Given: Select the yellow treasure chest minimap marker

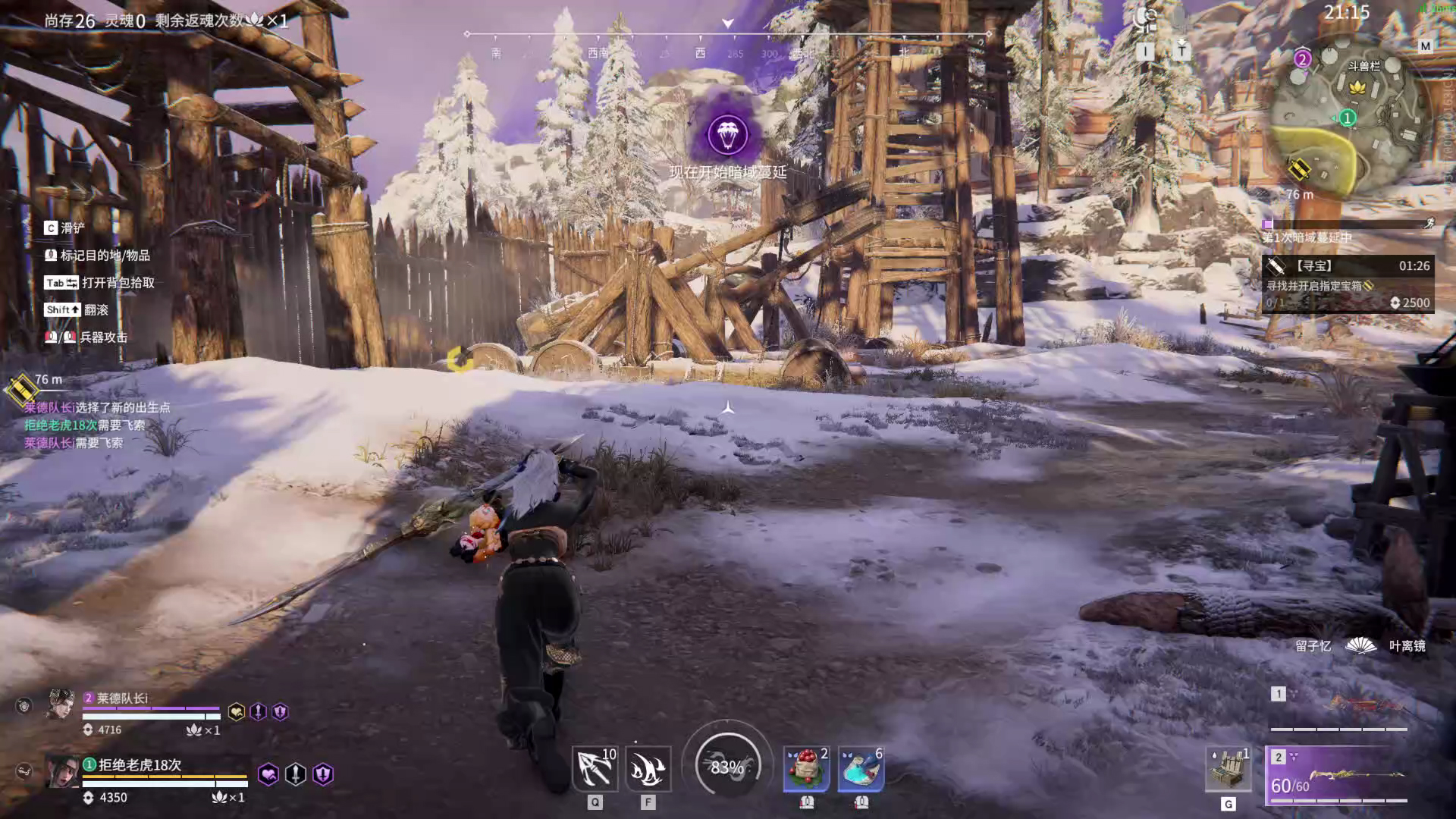Looking at the screenshot, I should (x=1299, y=168).
